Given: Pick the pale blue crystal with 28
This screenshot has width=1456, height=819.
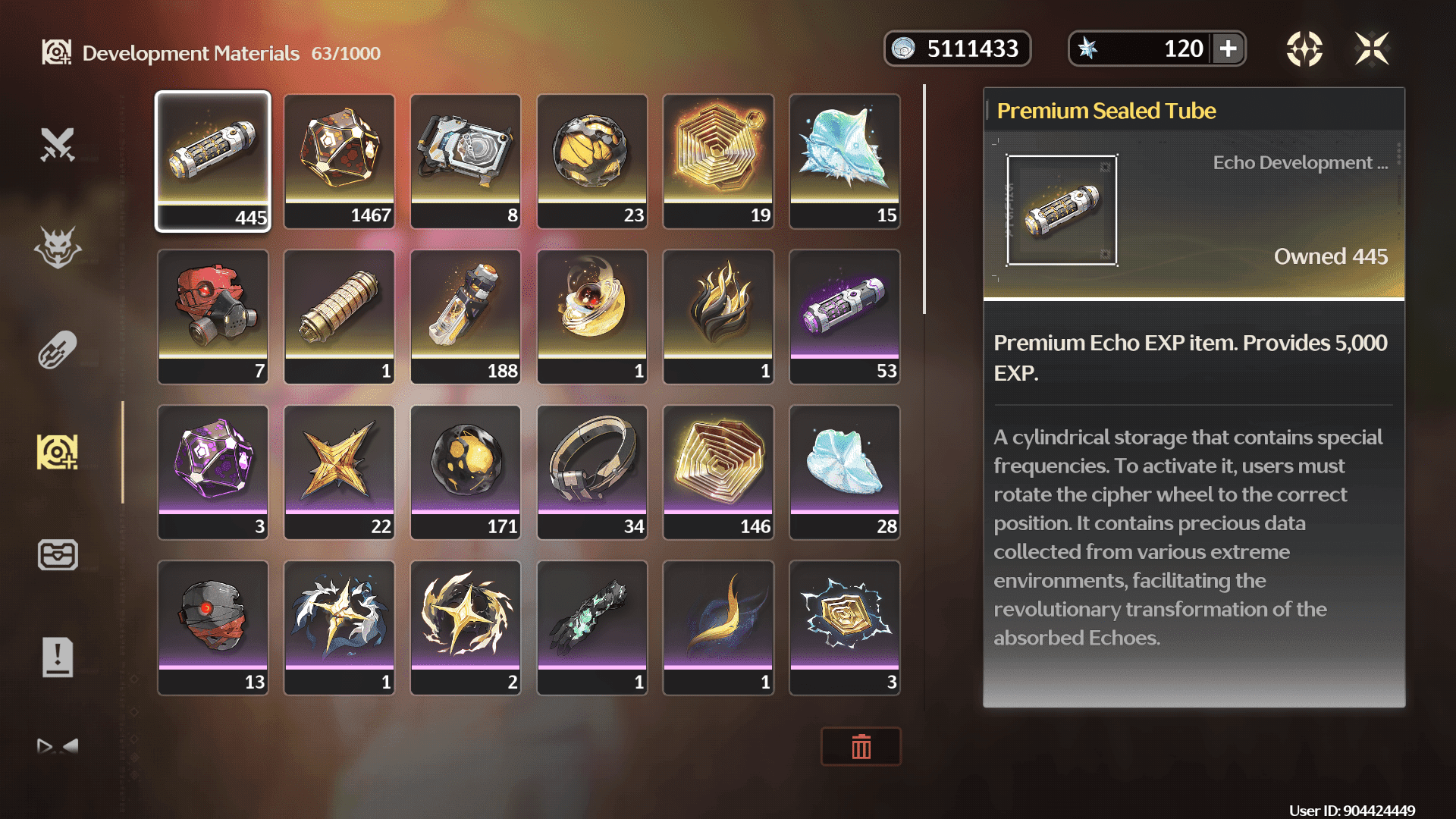Looking at the screenshot, I should pos(845,472).
